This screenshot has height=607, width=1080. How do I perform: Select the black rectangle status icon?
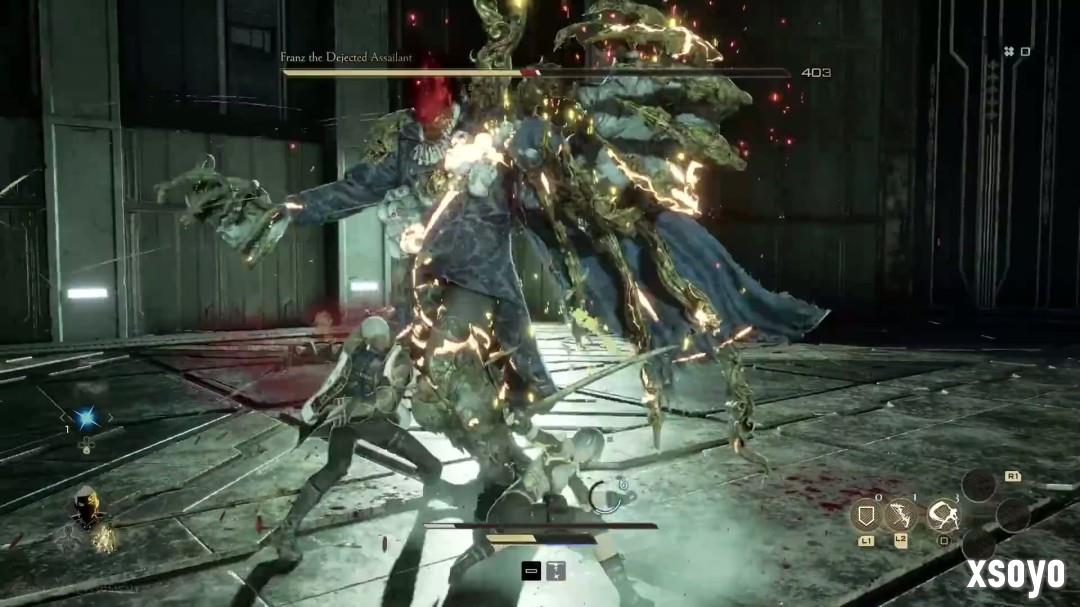point(532,571)
